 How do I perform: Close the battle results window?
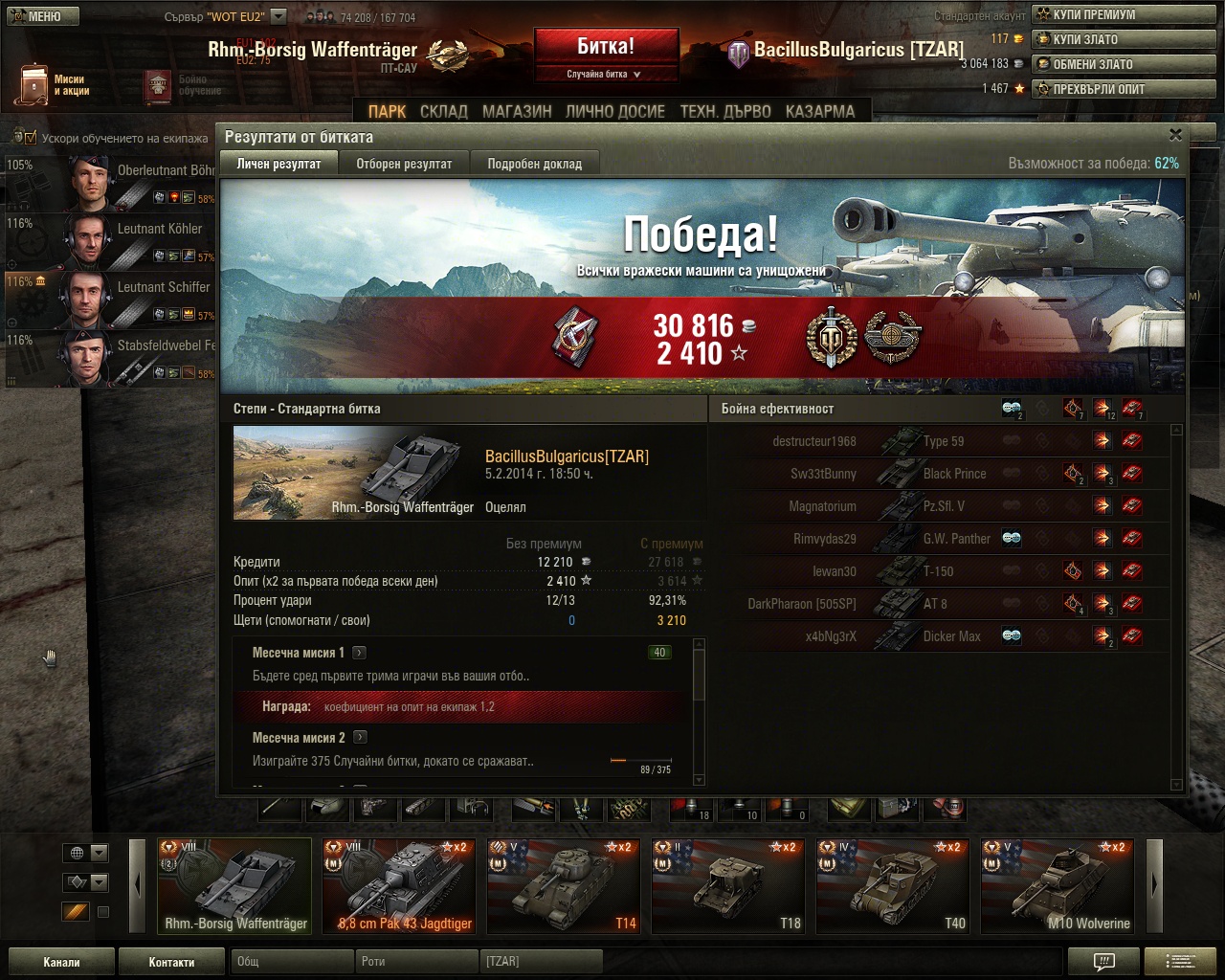[1175, 135]
